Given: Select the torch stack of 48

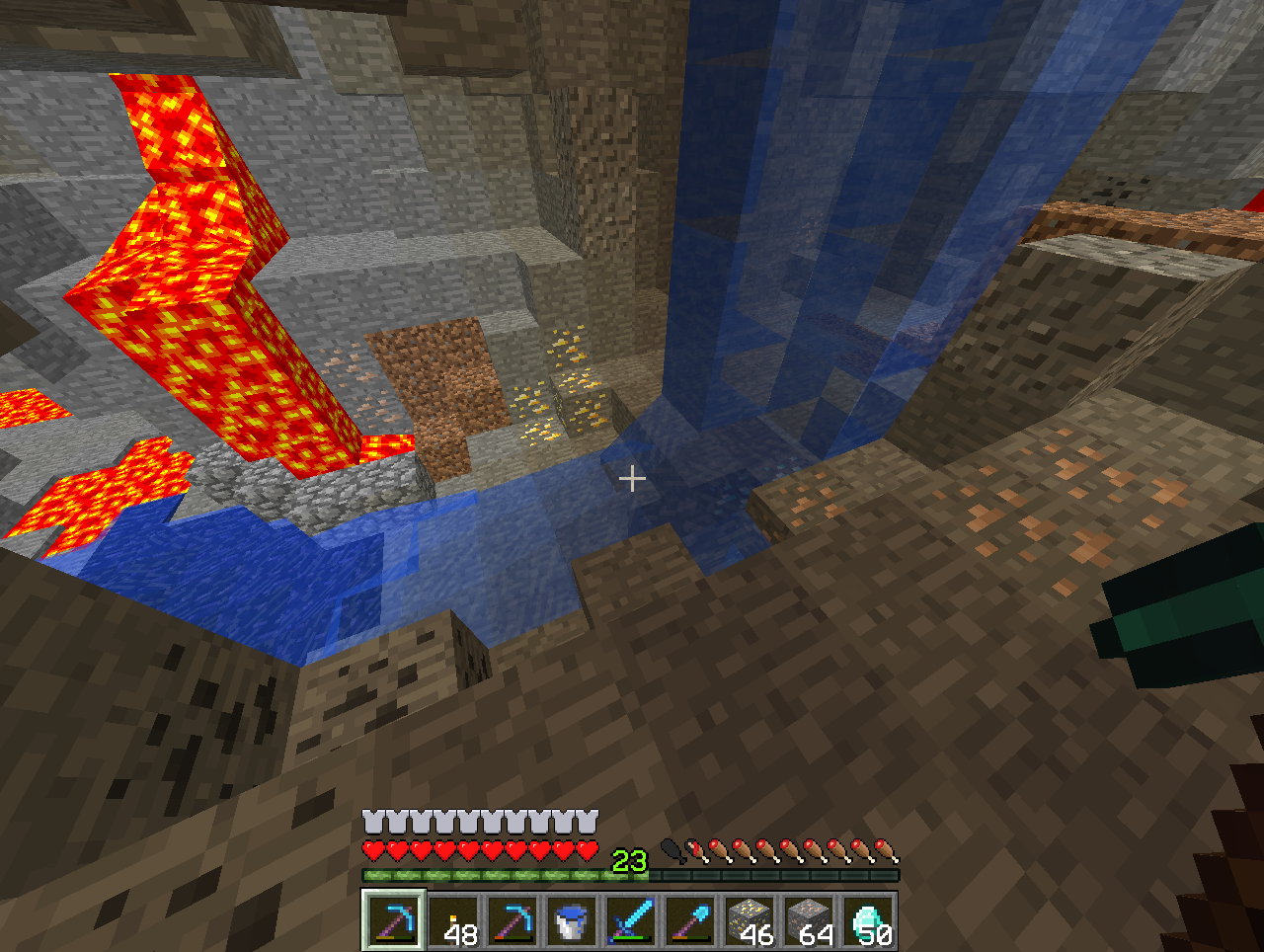Looking at the screenshot, I should [453, 920].
